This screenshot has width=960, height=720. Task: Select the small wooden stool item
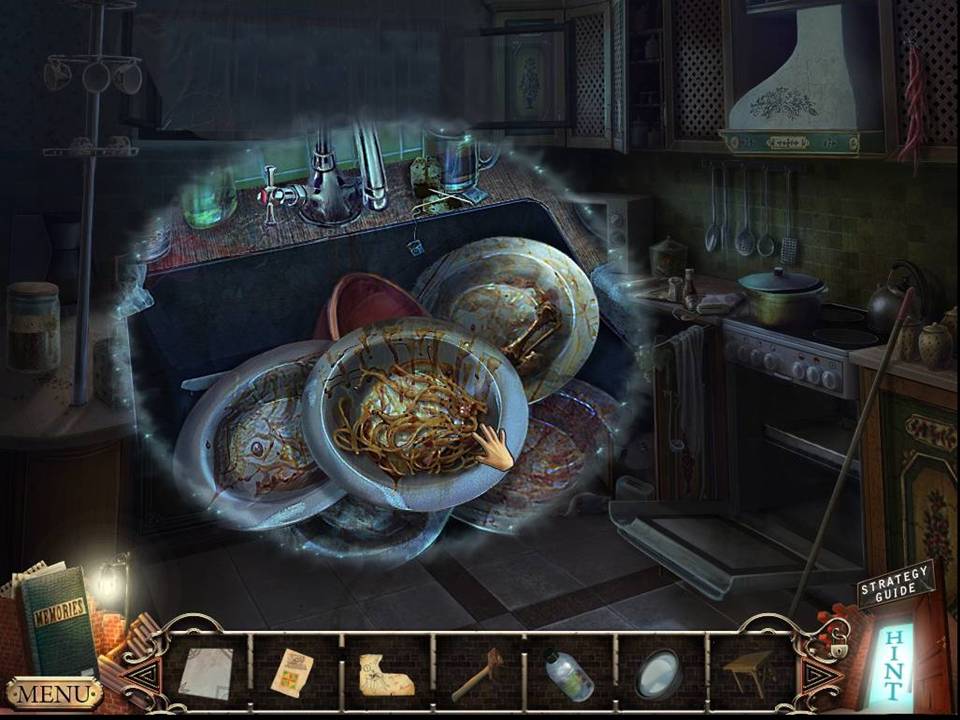click(750, 670)
